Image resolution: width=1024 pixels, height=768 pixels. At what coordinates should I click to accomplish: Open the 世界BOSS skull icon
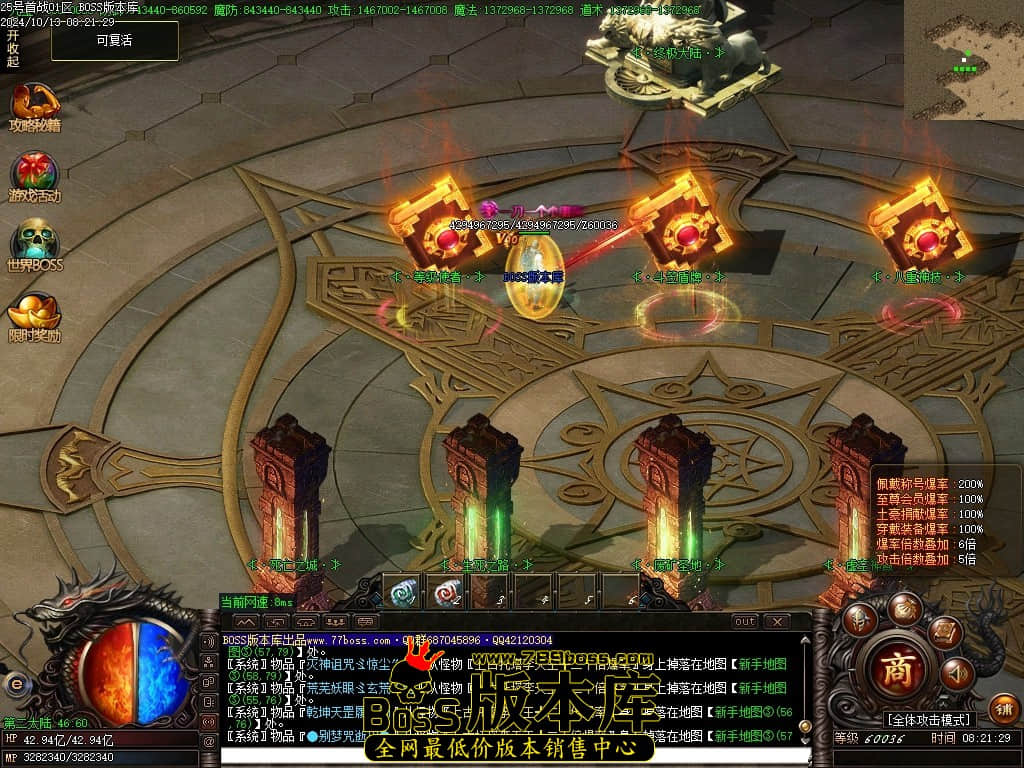click(x=34, y=246)
